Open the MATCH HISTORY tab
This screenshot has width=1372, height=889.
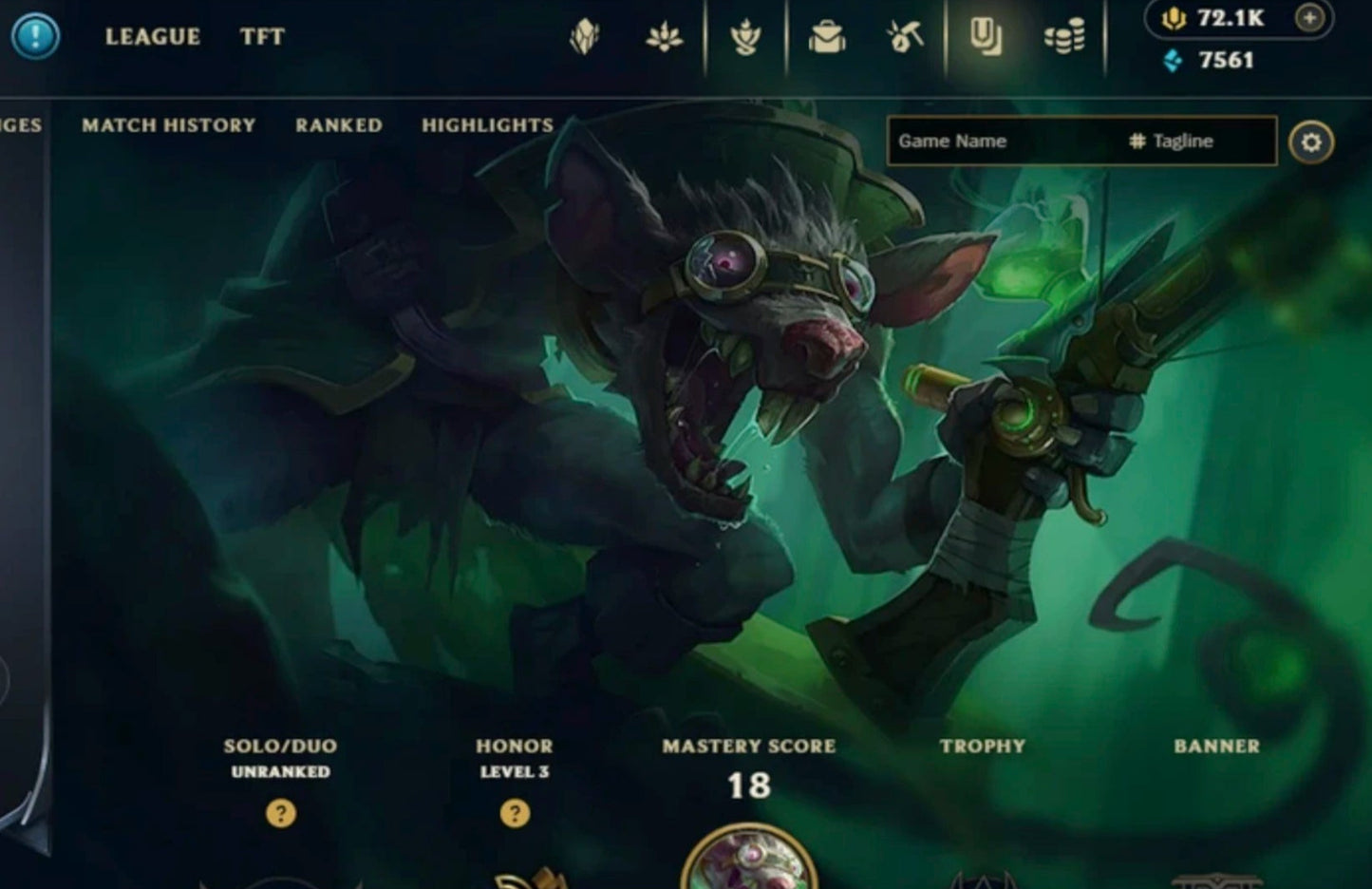point(168,125)
